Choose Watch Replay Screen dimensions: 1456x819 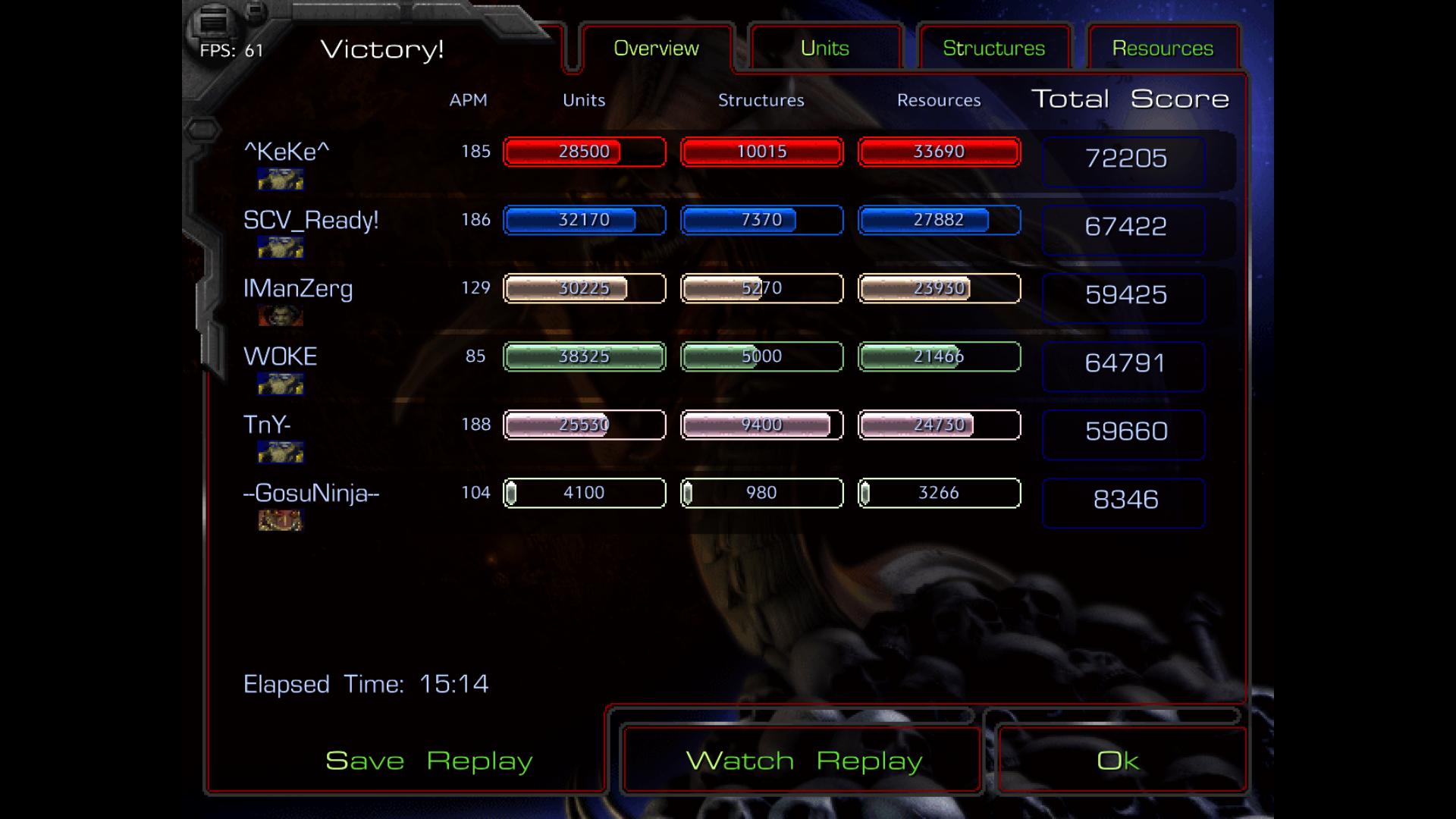(x=803, y=761)
